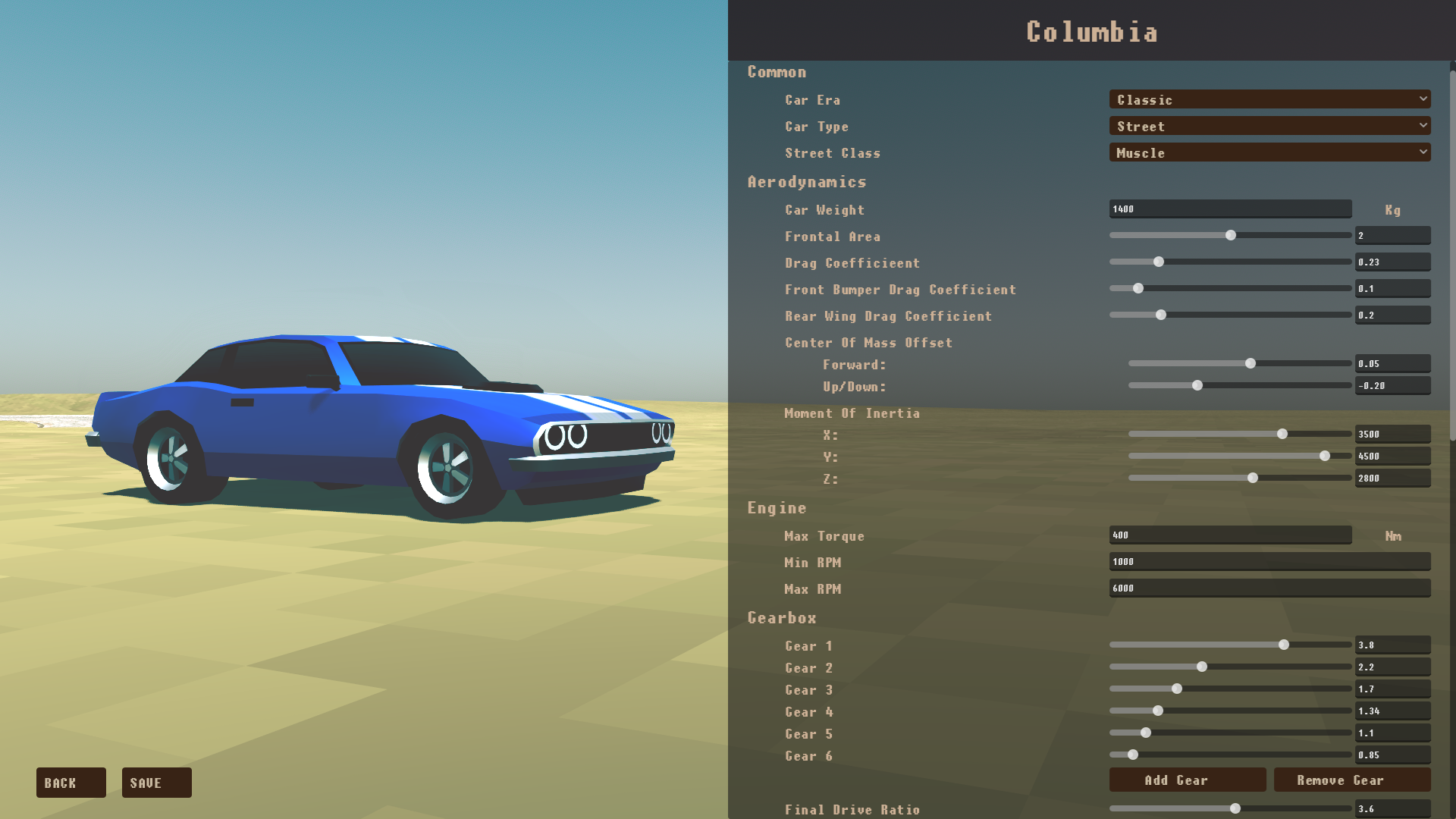
Task: Adjust the Front Bumper Drag Coefficient slider
Action: [x=1137, y=288]
